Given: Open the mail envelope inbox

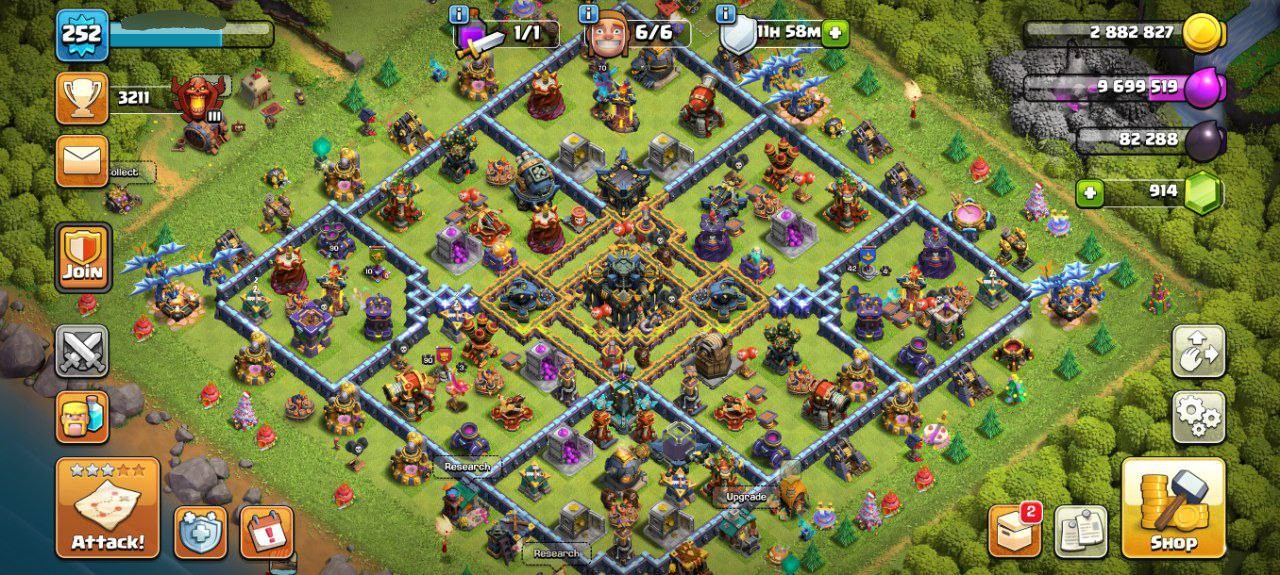Looking at the screenshot, I should click(x=82, y=161).
